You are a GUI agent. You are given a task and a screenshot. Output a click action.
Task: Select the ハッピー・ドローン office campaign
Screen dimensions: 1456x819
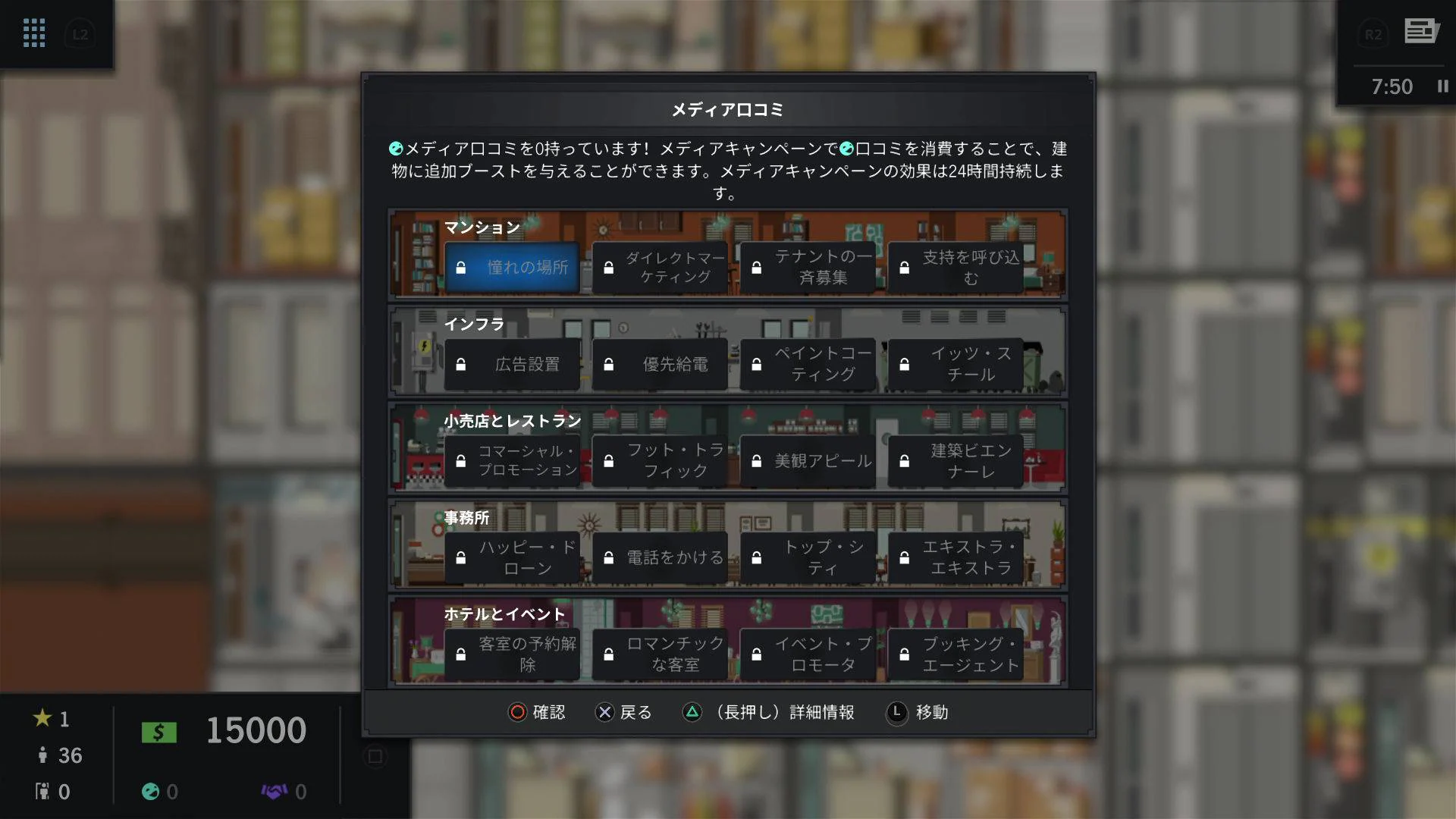tap(513, 558)
